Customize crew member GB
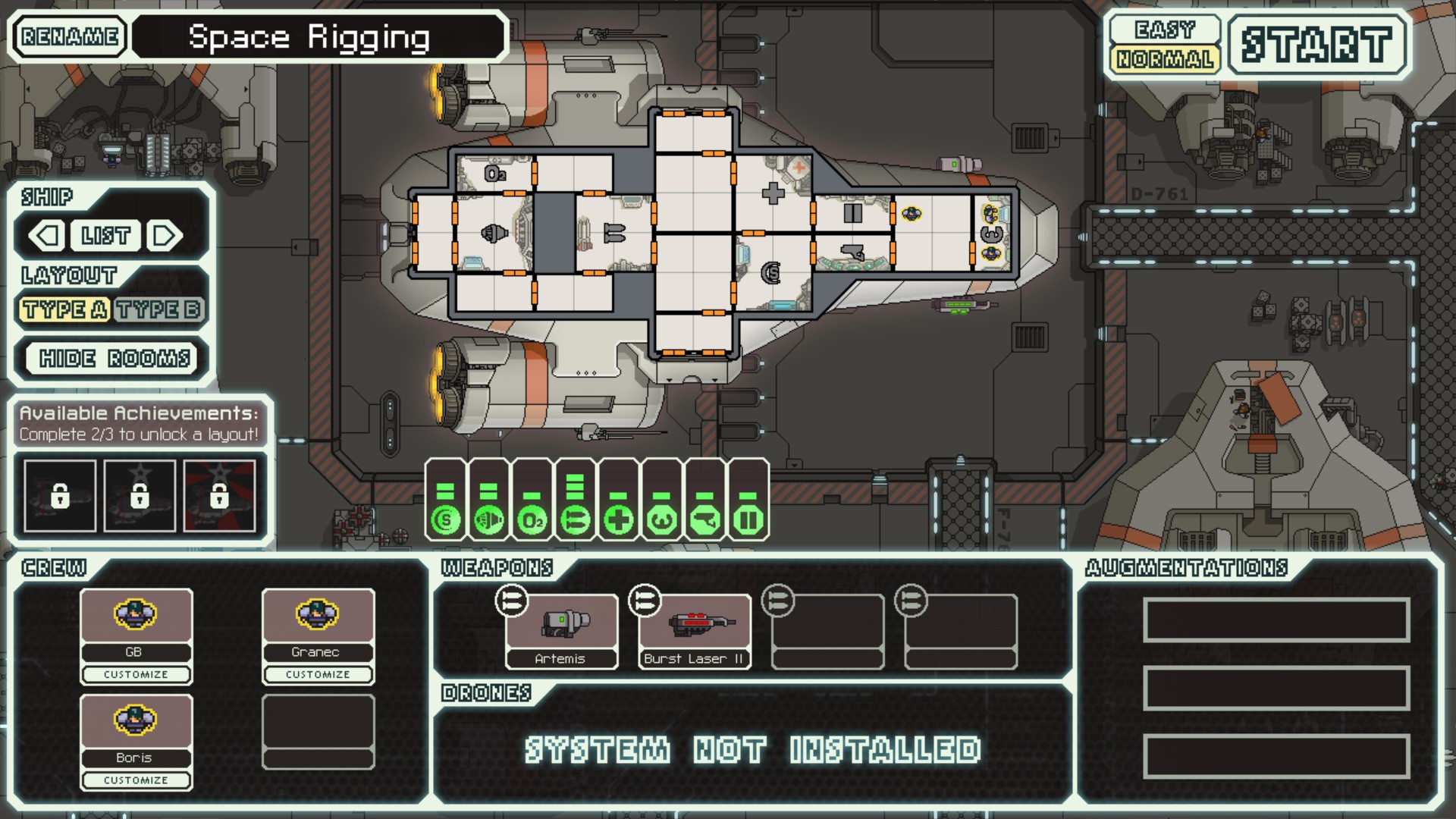1456x819 pixels. [136, 674]
